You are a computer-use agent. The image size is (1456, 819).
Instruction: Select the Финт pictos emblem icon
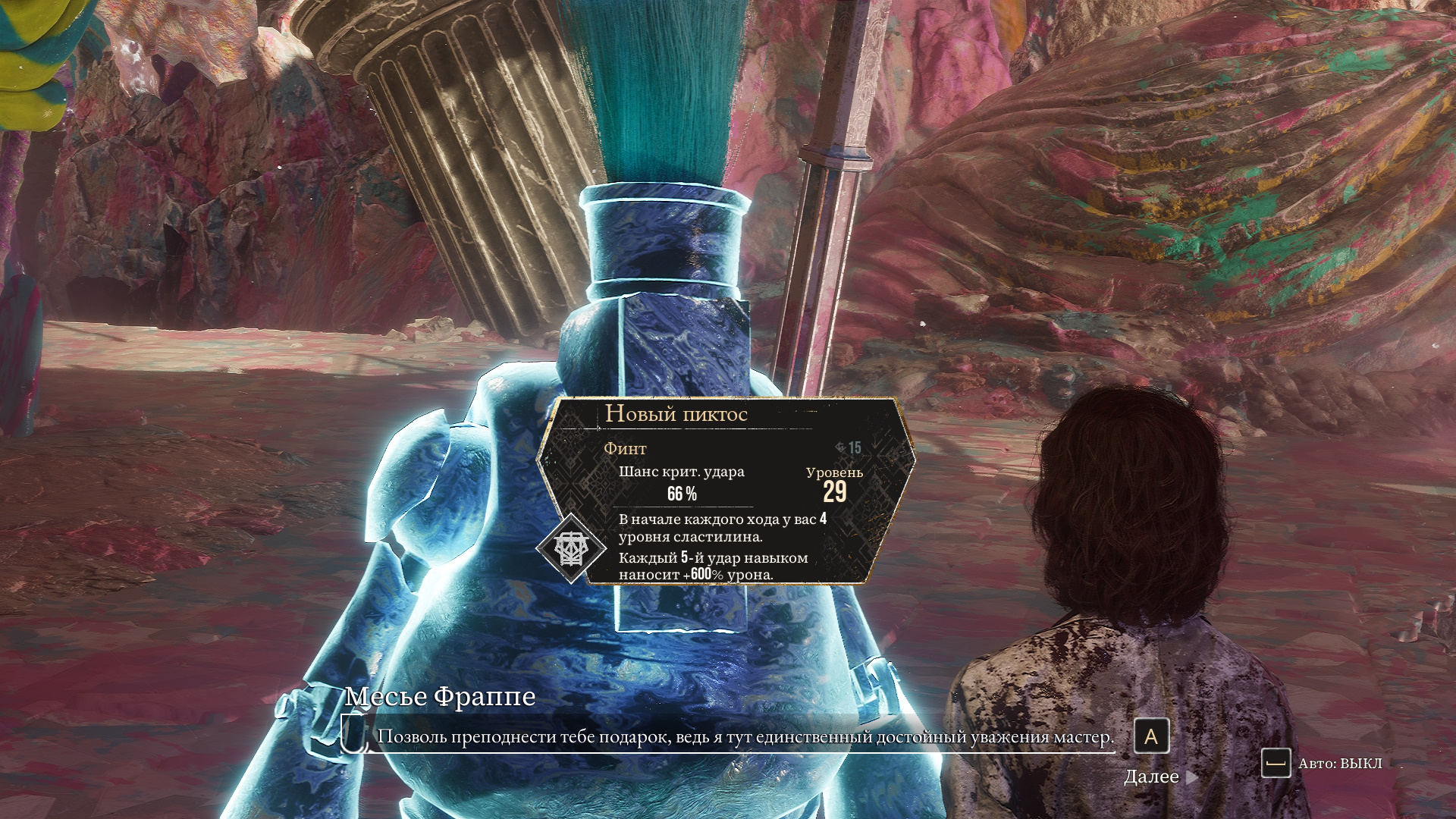click(570, 548)
